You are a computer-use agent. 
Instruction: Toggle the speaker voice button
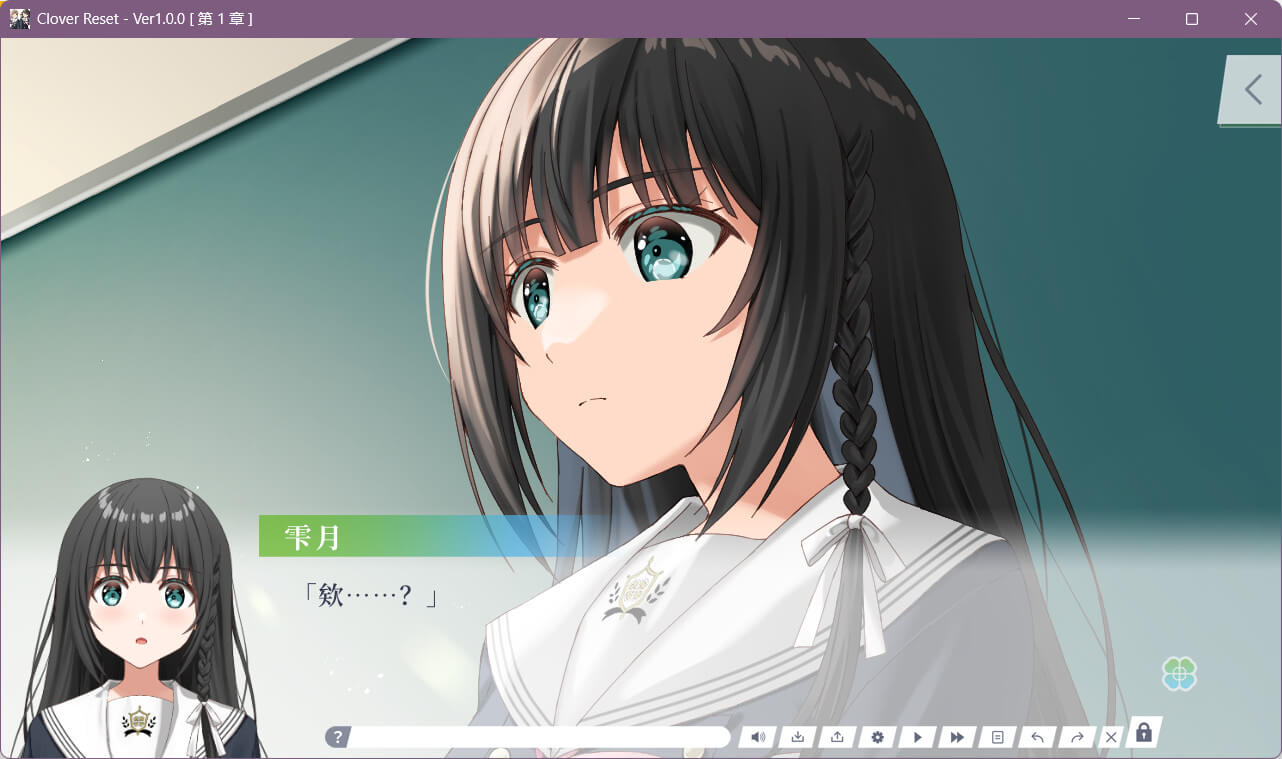click(758, 737)
